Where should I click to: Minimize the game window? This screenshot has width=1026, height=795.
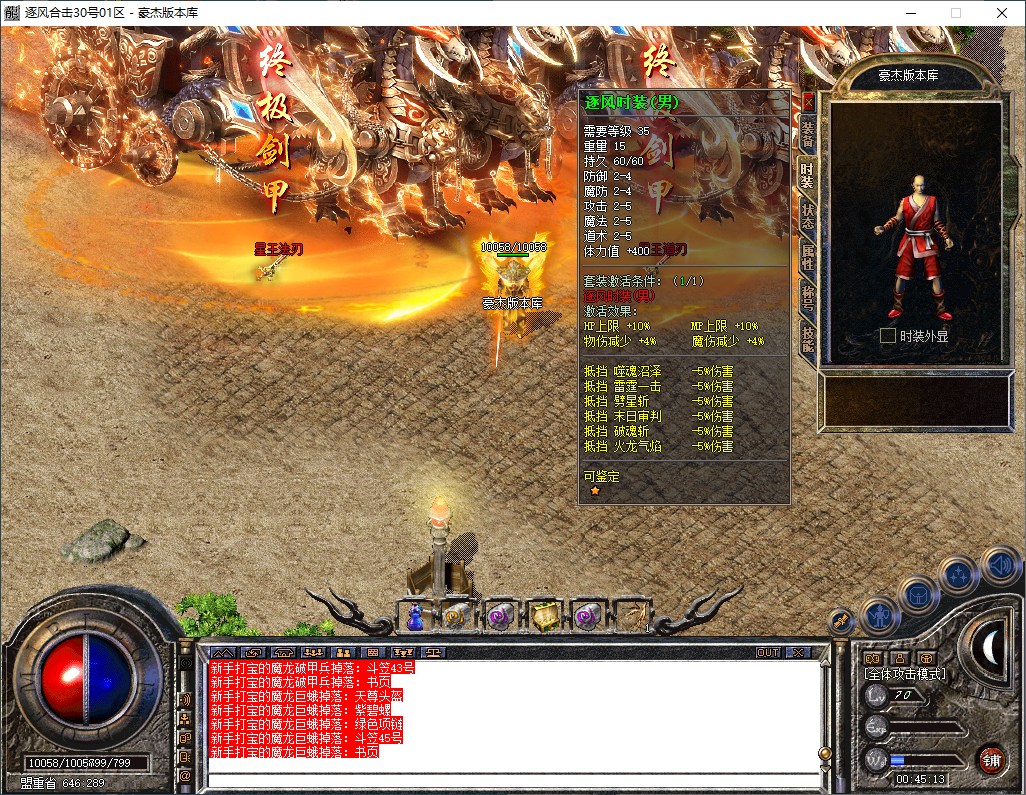coord(910,13)
